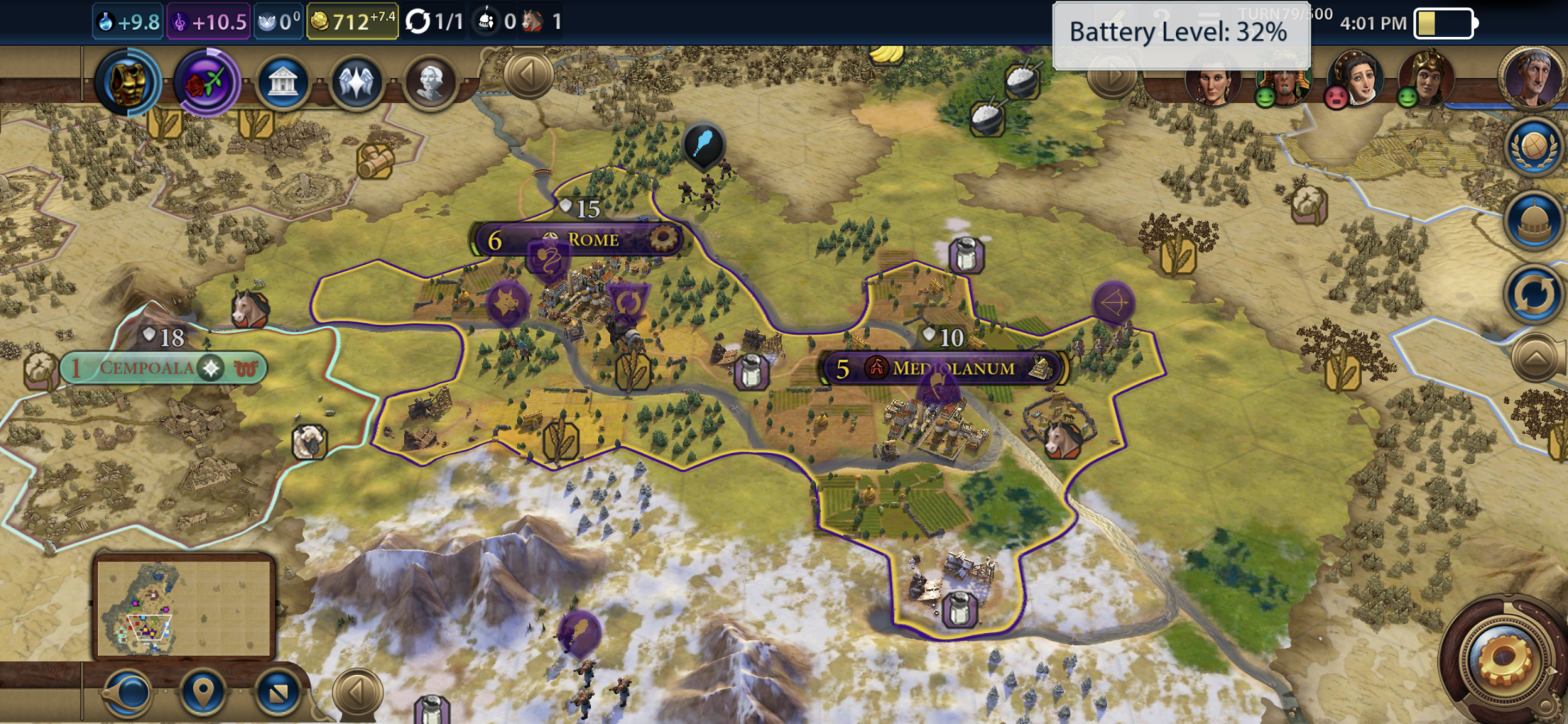Open the circular arrows overview button
Viewport: 1568px width, 724px height.
click(x=1534, y=294)
